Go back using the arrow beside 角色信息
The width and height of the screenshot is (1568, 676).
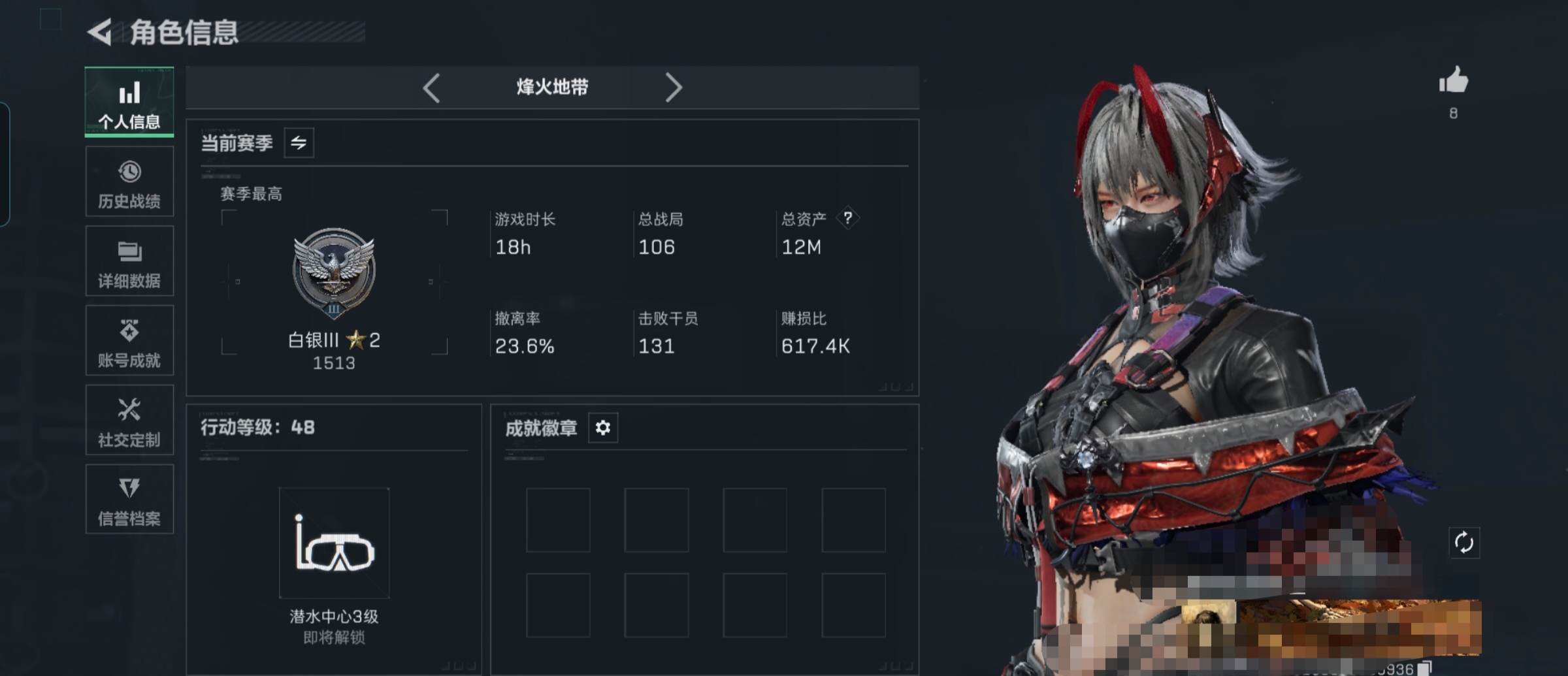tap(100, 32)
